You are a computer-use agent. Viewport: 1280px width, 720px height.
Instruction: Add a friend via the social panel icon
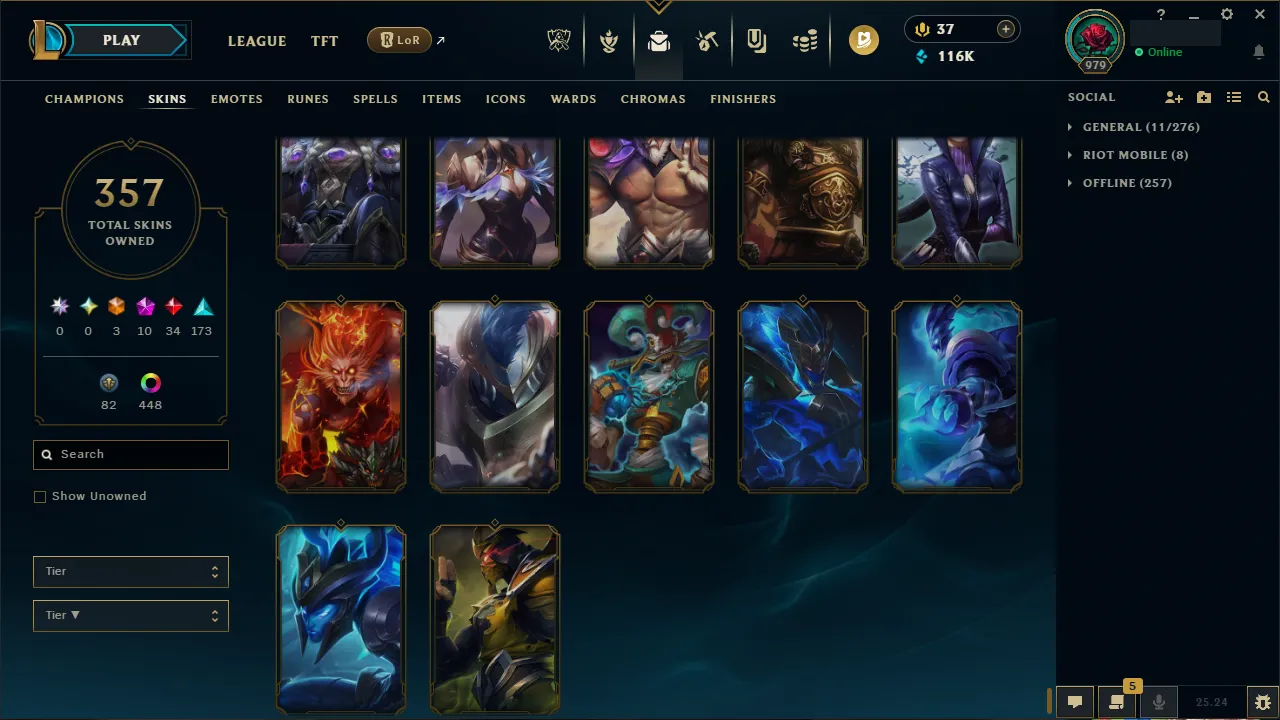[1173, 97]
